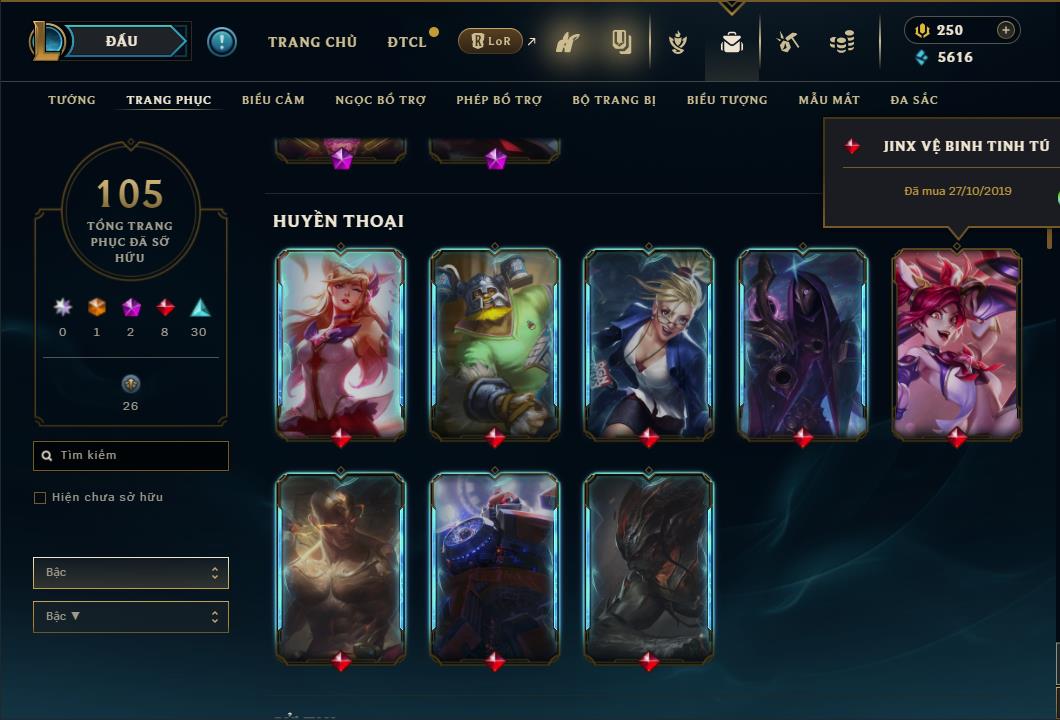
Task: Switch to the TƯỚNG tab
Action: 72,100
